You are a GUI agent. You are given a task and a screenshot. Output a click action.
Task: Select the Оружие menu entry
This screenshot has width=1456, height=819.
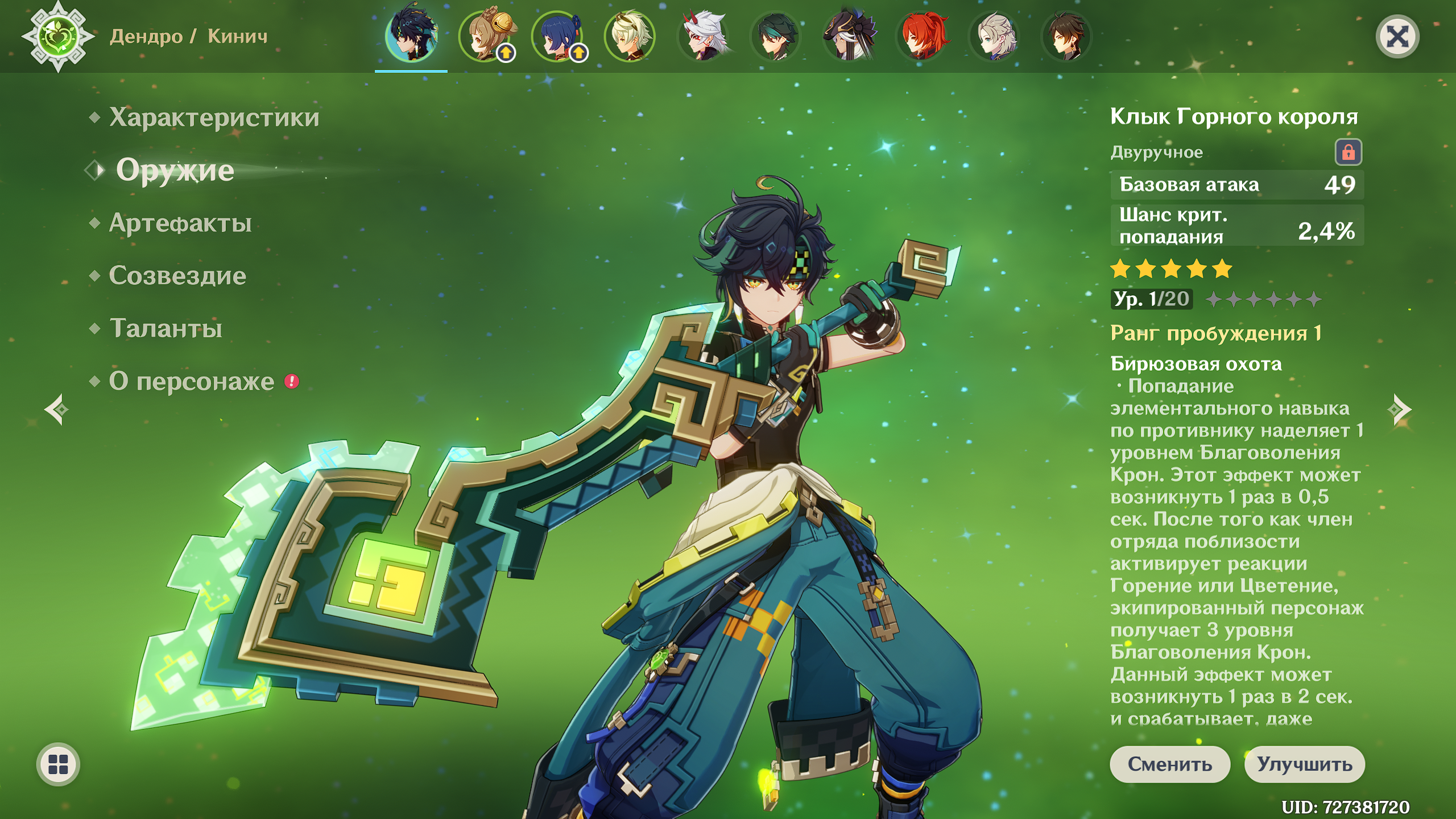pyautogui.click(x=175, y=170)
